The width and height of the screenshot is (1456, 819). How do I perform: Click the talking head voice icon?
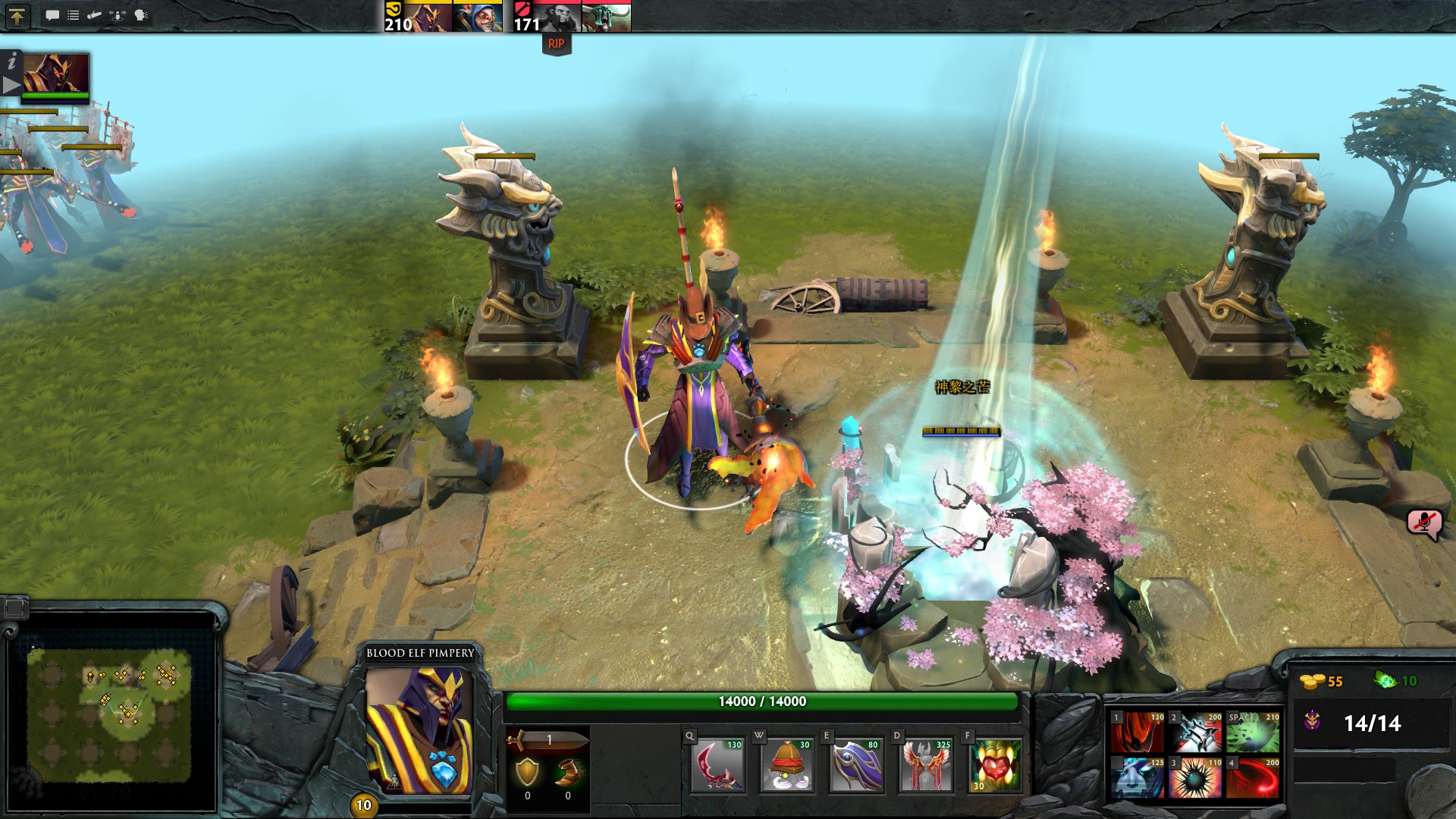pyautogui.click(x=141, y=15)
